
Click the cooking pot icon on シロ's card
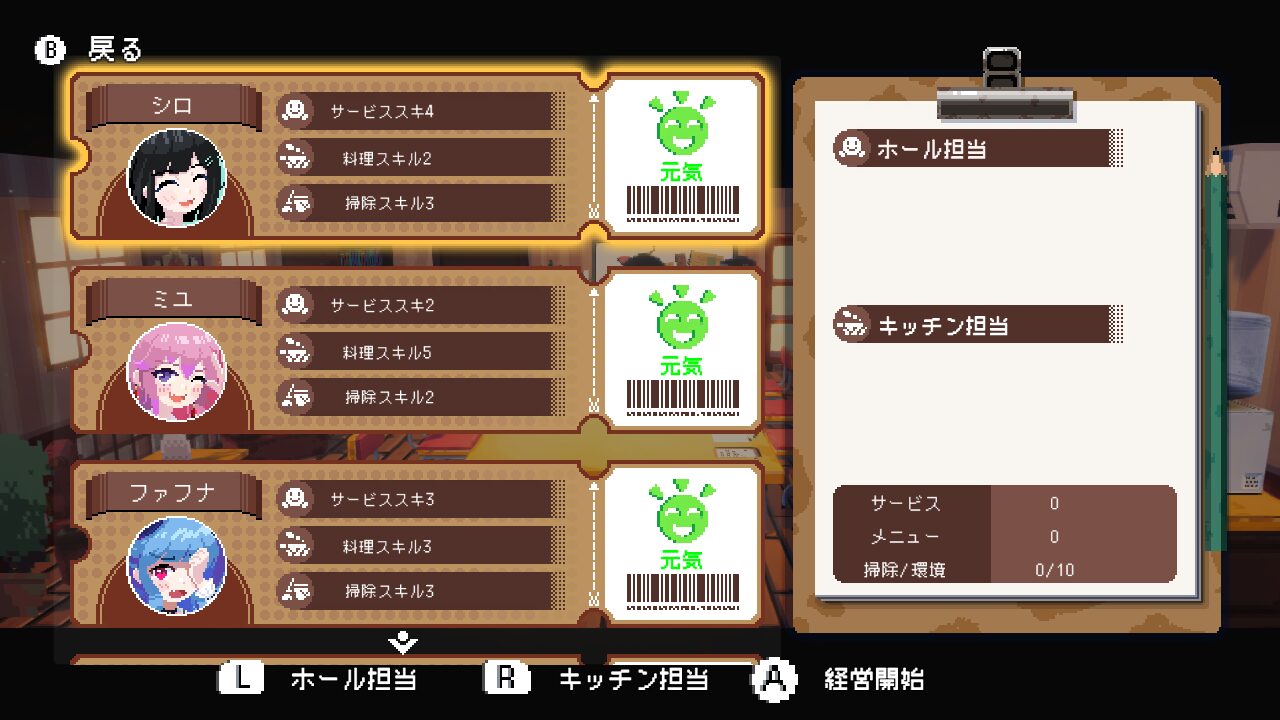click(x=295, y=157)
